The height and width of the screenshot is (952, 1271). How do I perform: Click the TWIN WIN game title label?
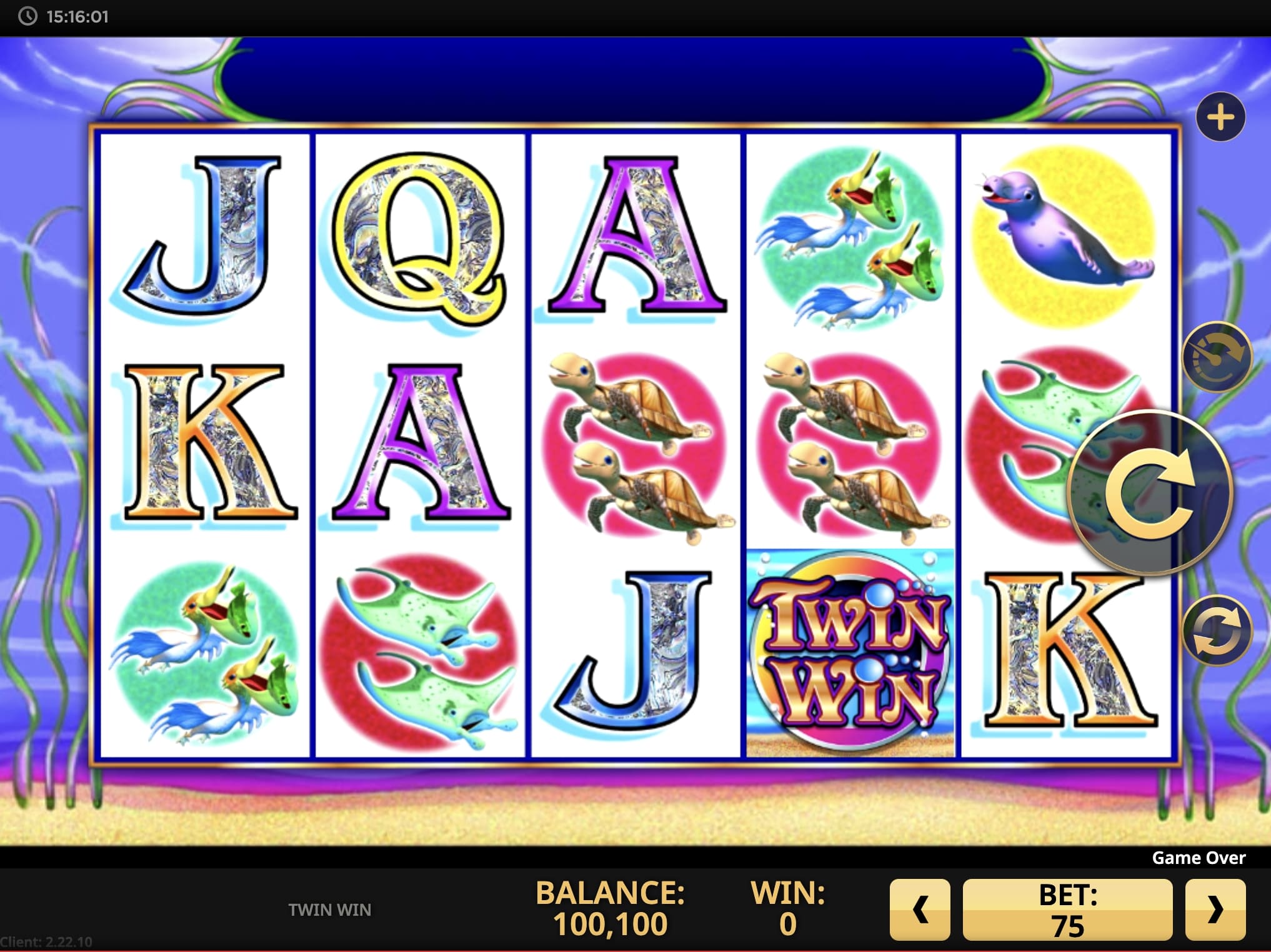coord(329,910)
